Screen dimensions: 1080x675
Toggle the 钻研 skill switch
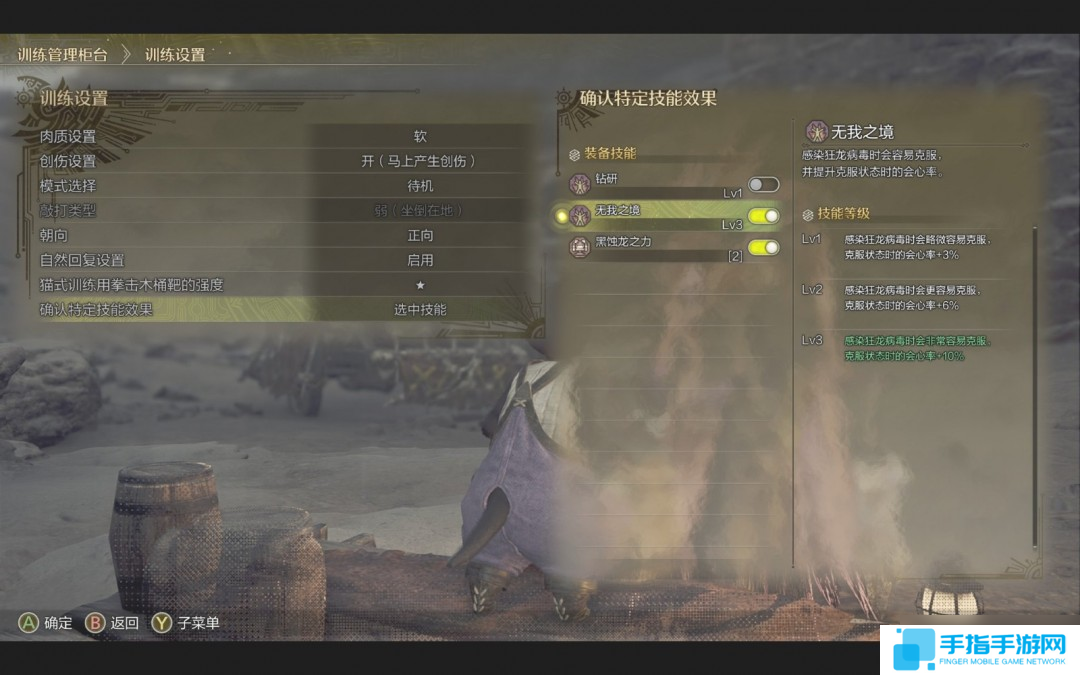763,185
